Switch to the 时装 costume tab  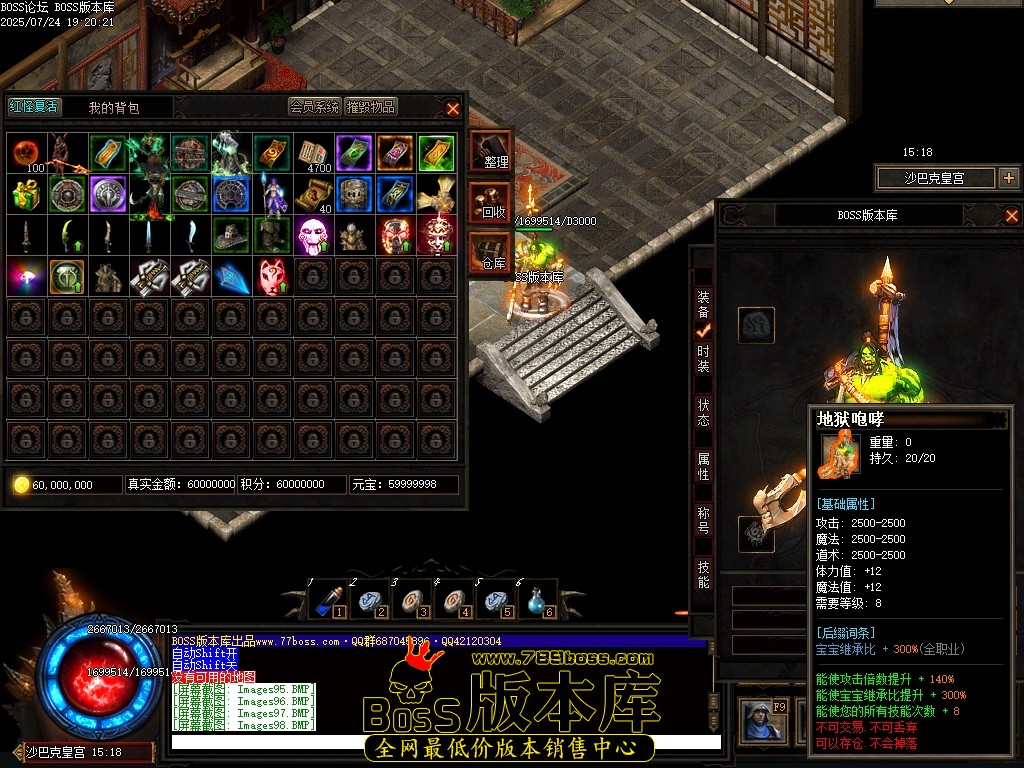704,359
